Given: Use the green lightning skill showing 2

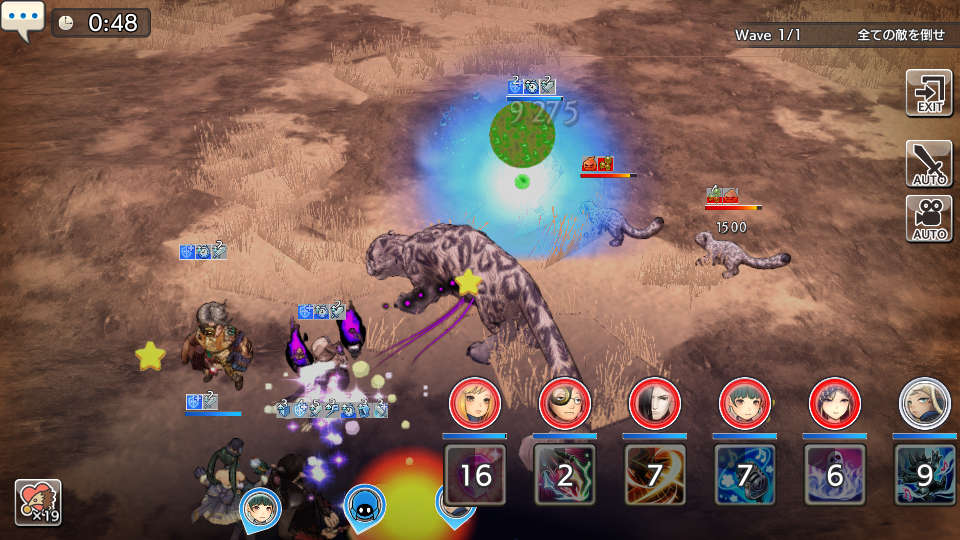Looking at the screenshot, I should coord(565,474).
